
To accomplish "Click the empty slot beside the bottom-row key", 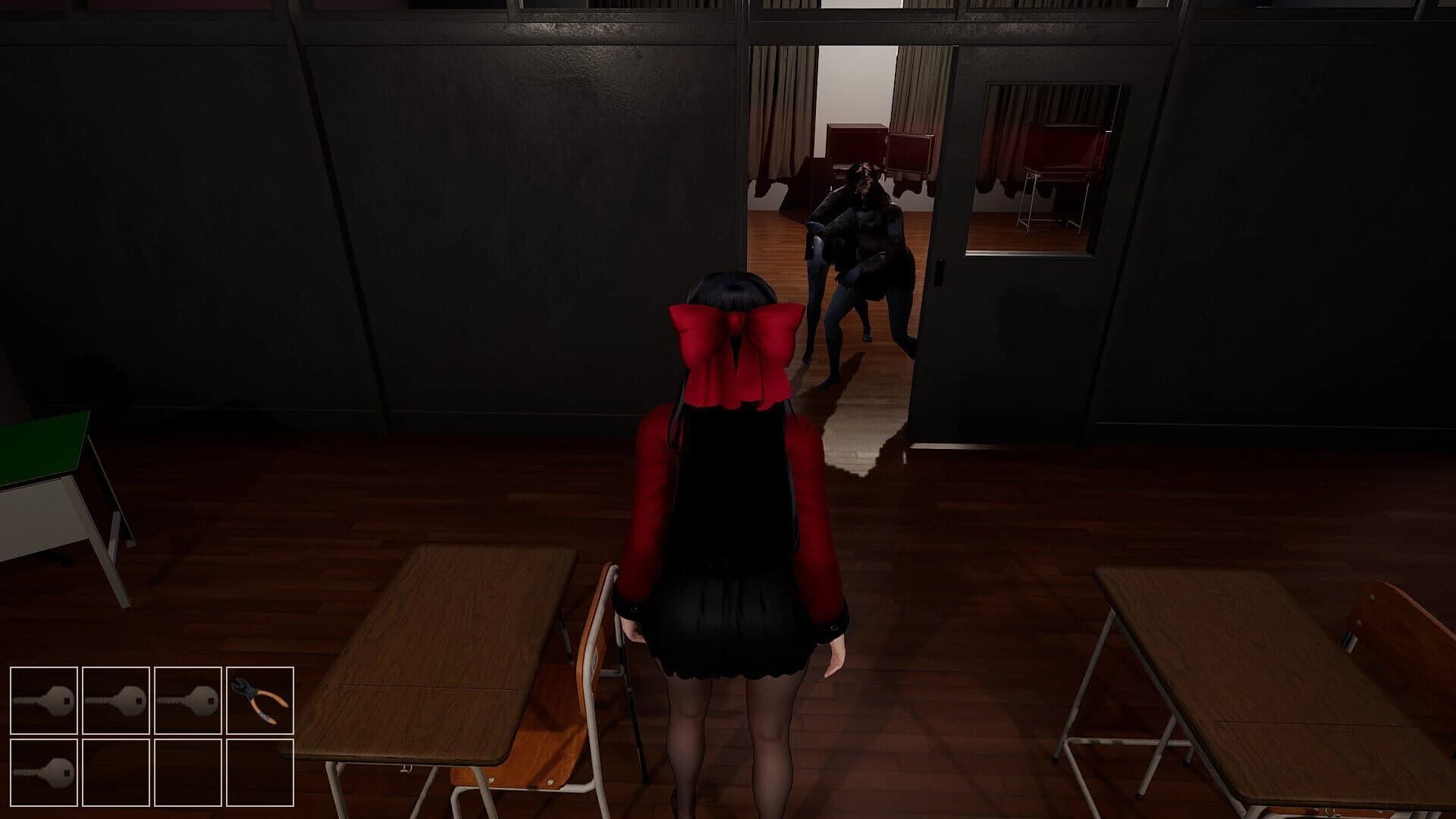I will tap(118, 773).
